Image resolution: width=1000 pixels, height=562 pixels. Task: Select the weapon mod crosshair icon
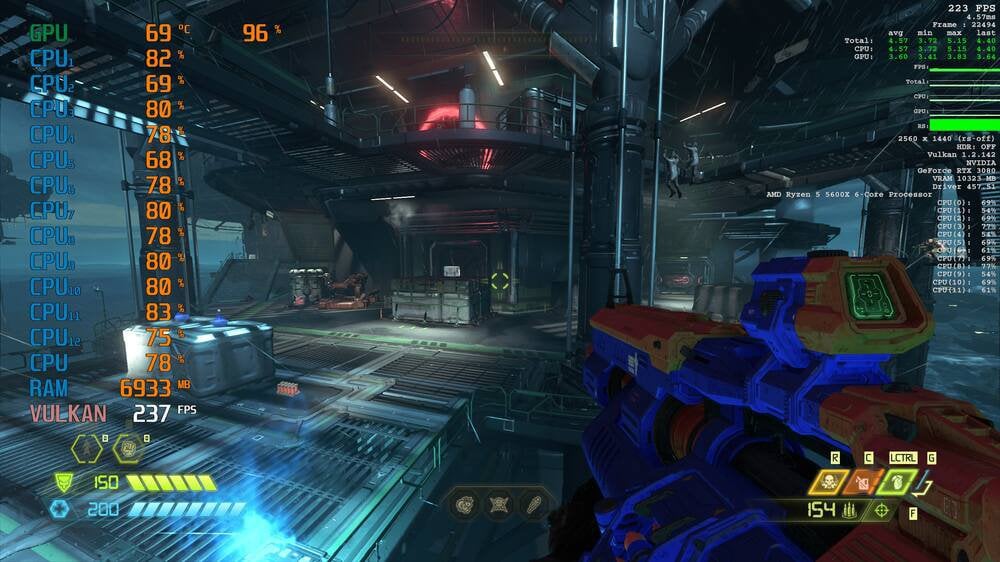pyautogui.click(x=882, y=511)
